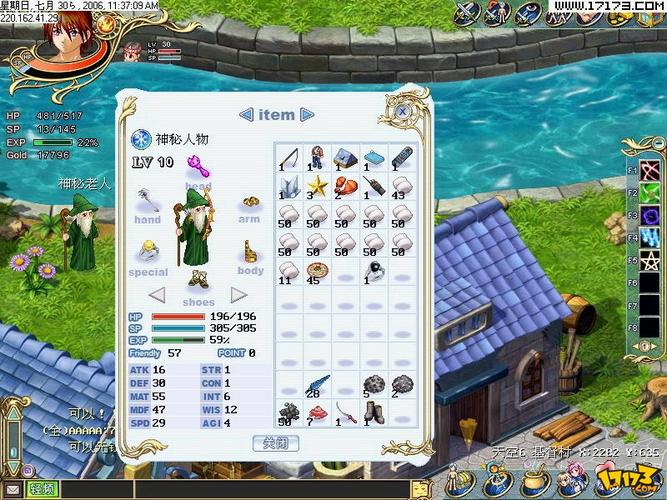Close the item window with the X
The width and height of the screenshot is (667, 500).
(401, 110)
